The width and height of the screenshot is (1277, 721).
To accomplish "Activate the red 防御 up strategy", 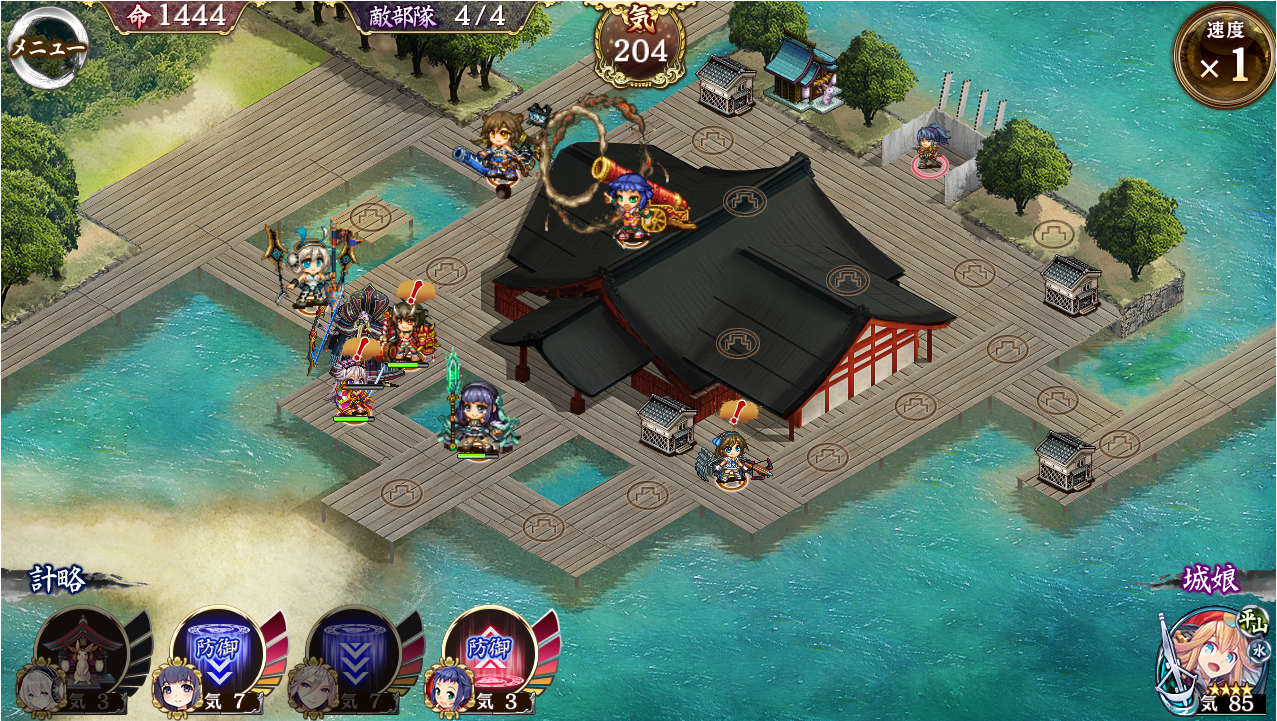I will [x=488, y=653].
